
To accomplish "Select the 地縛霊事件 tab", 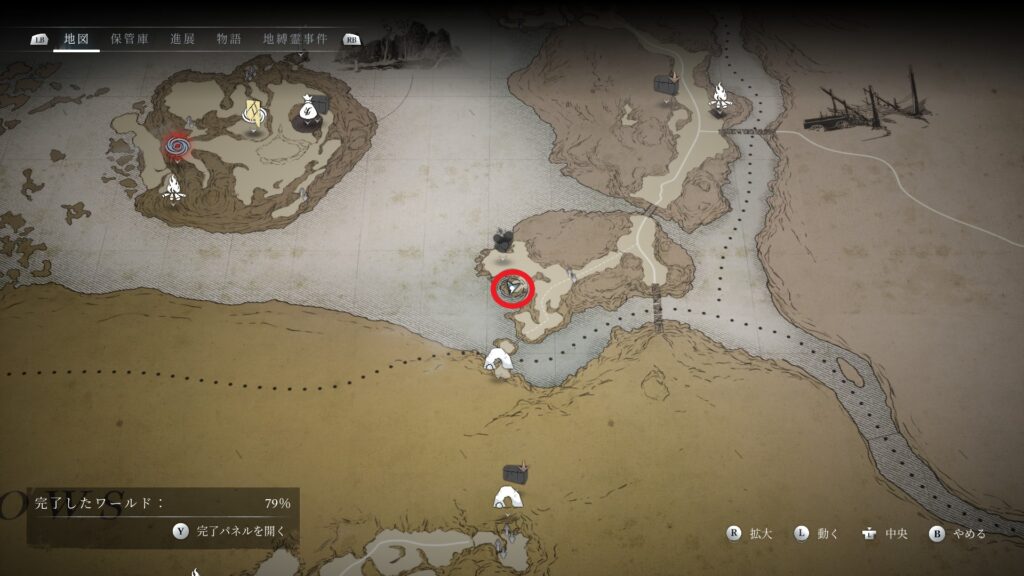I will coord(294,39).
